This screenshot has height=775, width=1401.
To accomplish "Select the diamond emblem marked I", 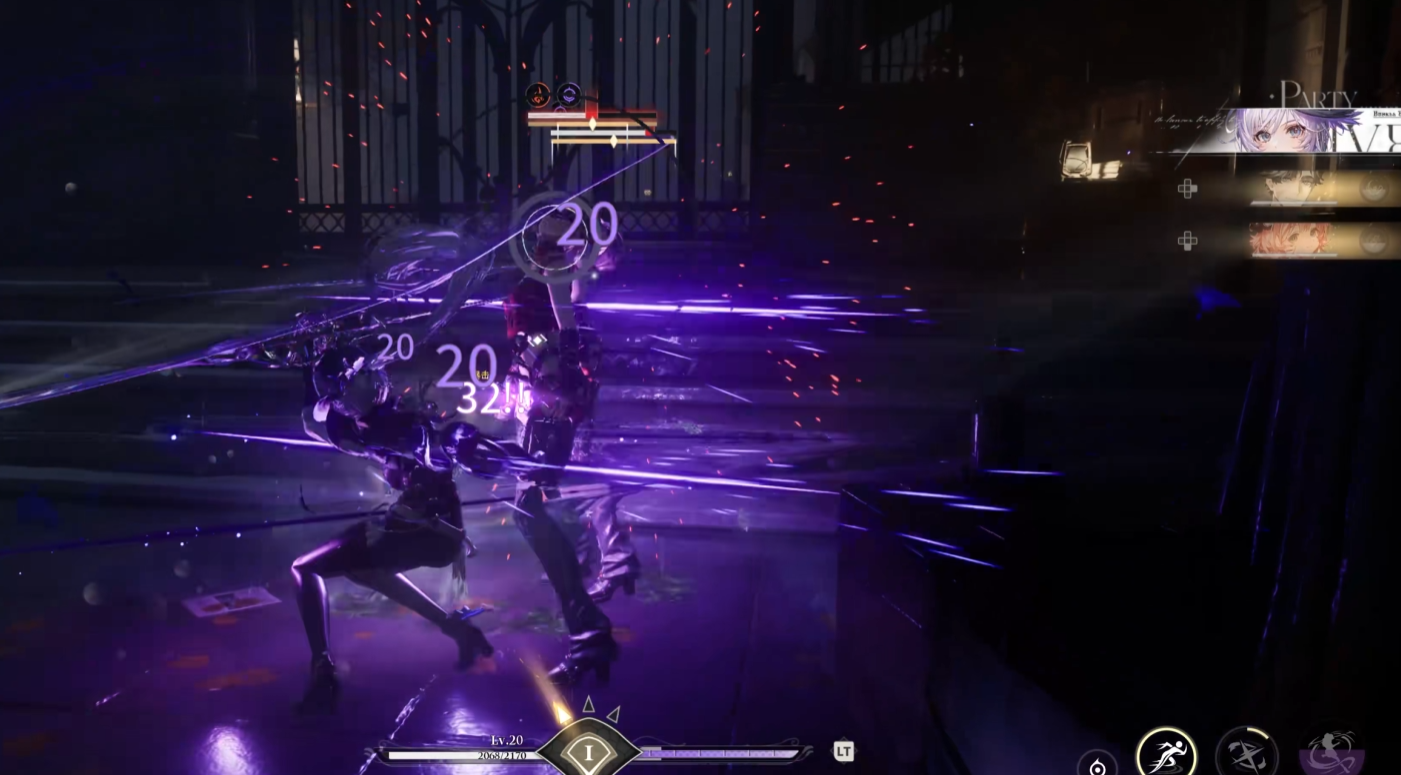I will (588, 752).
